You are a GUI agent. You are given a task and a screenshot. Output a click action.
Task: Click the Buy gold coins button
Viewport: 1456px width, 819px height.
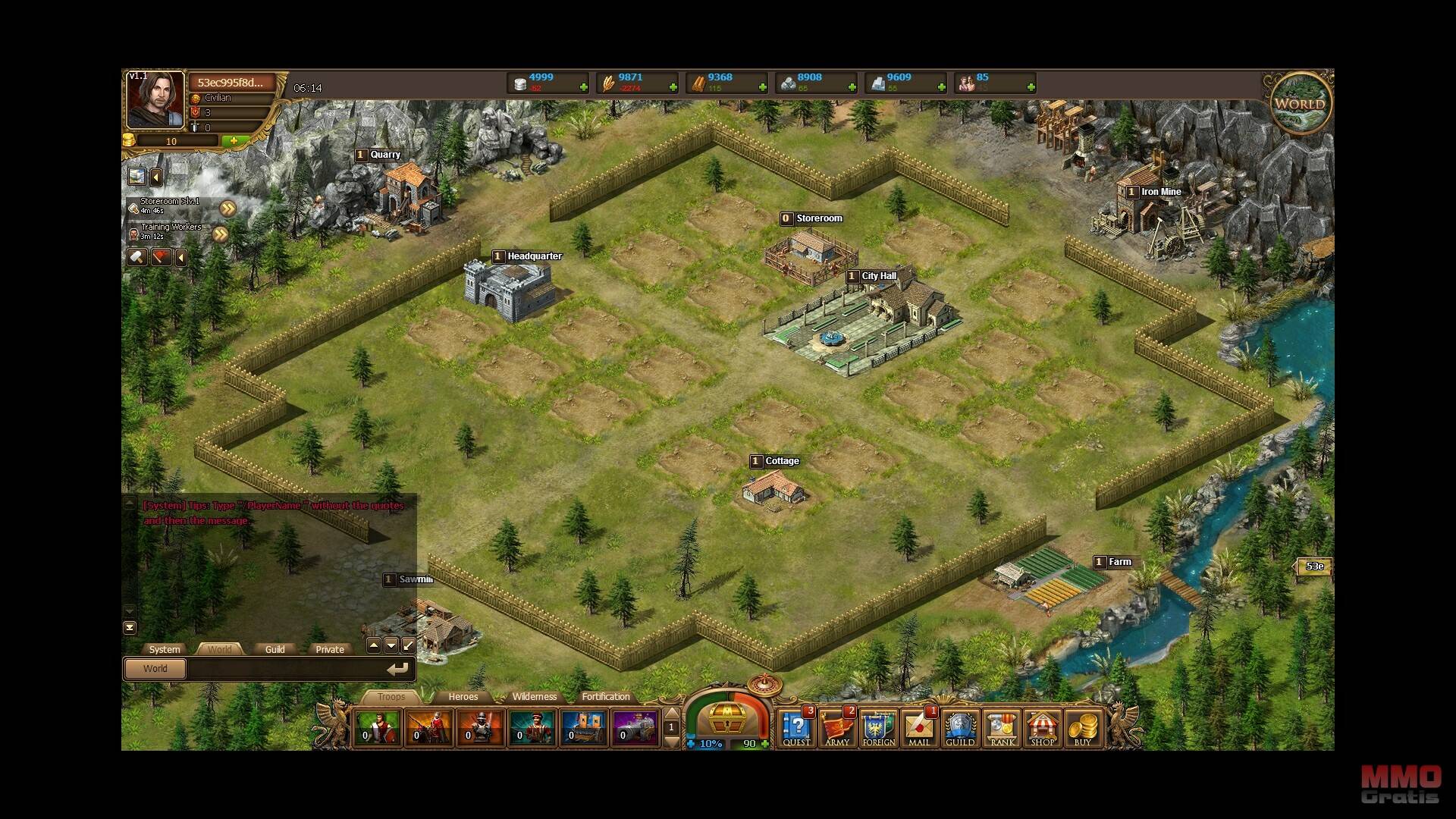(x=1082, y=729)
